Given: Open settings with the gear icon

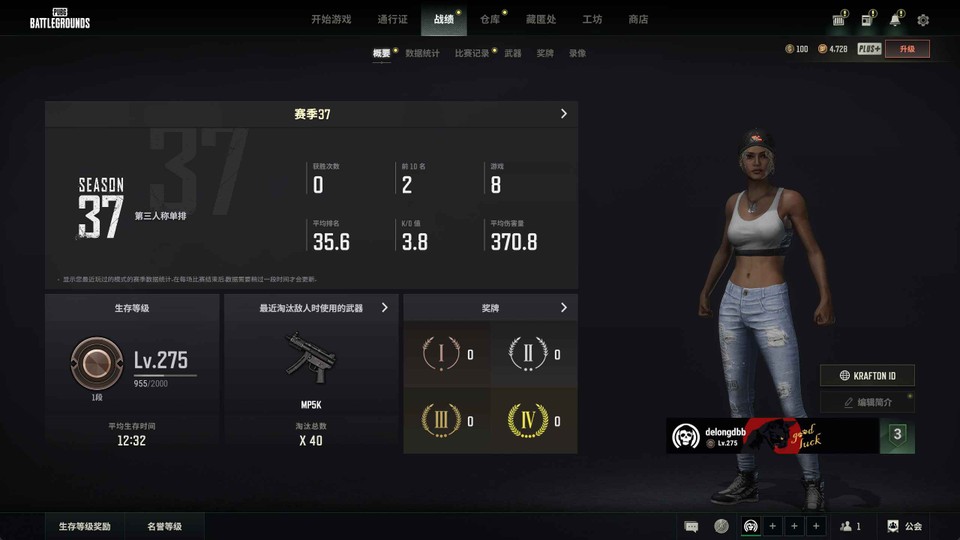Looking at the screenshot, I should (923, 20).
